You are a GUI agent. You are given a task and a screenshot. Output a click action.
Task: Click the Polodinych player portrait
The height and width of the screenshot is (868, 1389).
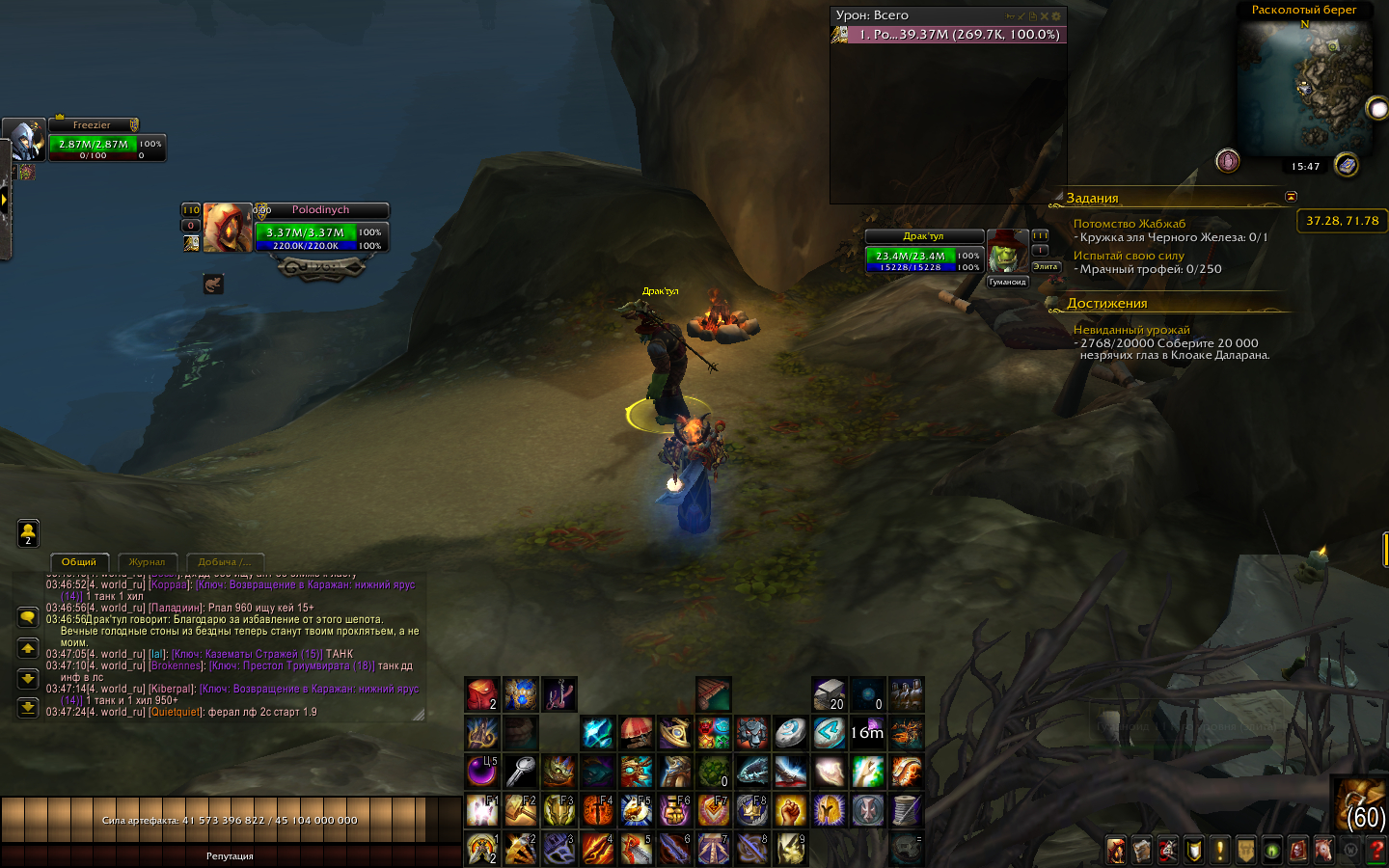click(228, 228)
